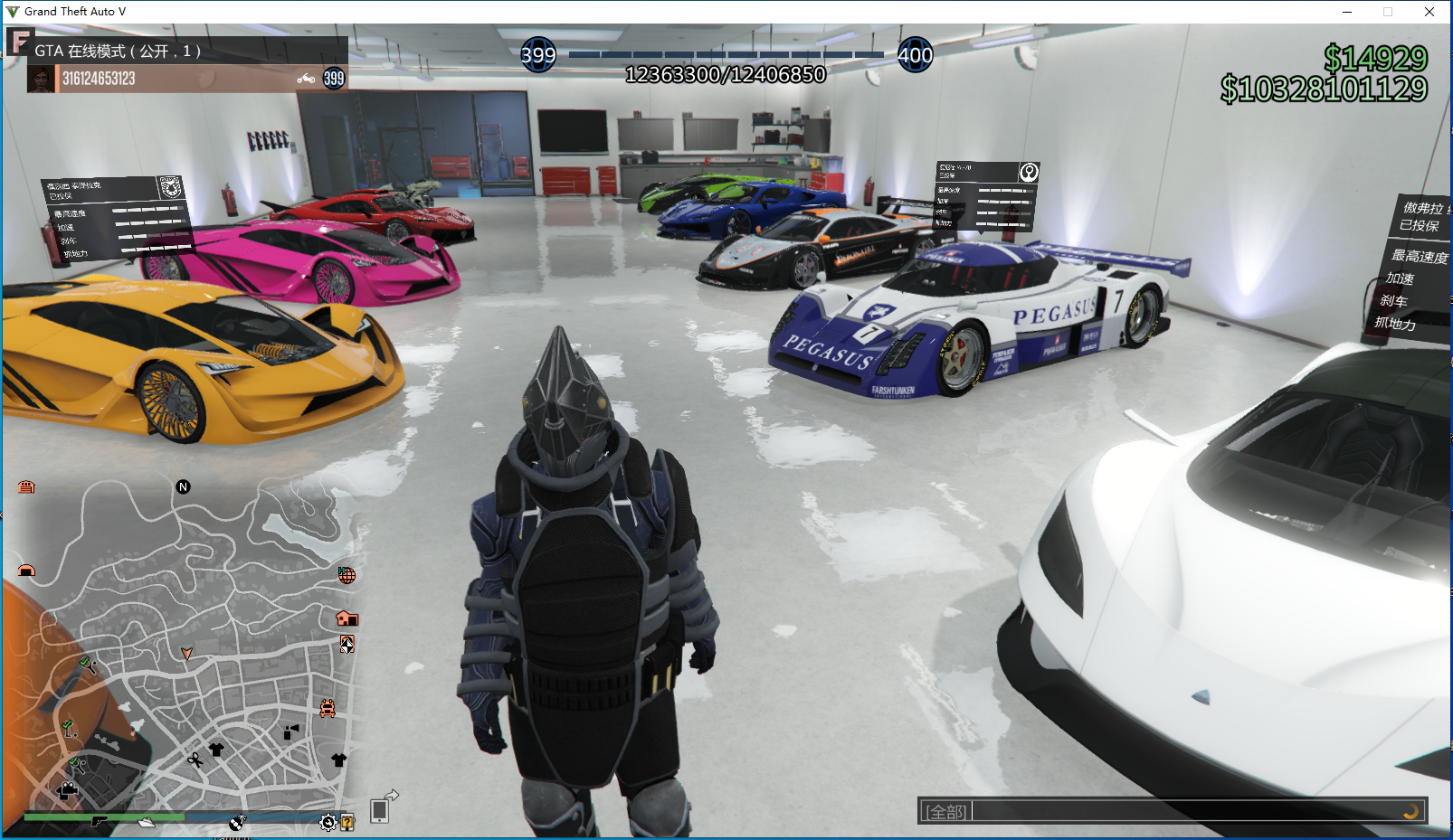Select the orange hangar arch marker on the minimap

tap(26, 571)
